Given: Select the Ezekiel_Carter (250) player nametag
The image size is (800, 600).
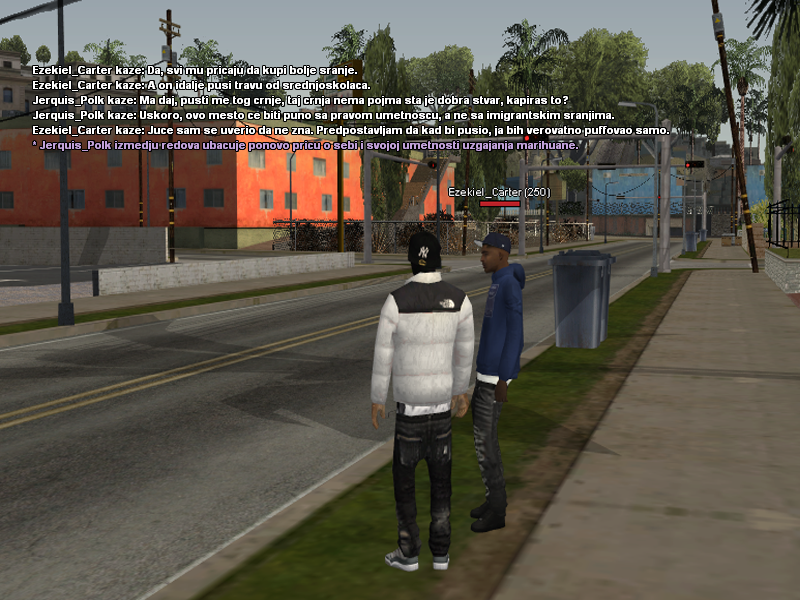Looking at the screenshot, I should (499, 191).
